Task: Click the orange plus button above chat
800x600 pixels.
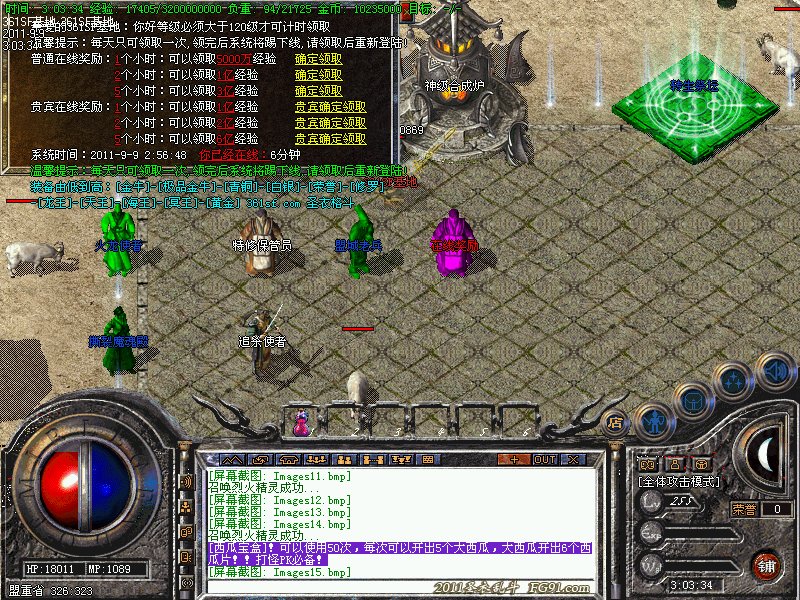Action: pos(515,459)
